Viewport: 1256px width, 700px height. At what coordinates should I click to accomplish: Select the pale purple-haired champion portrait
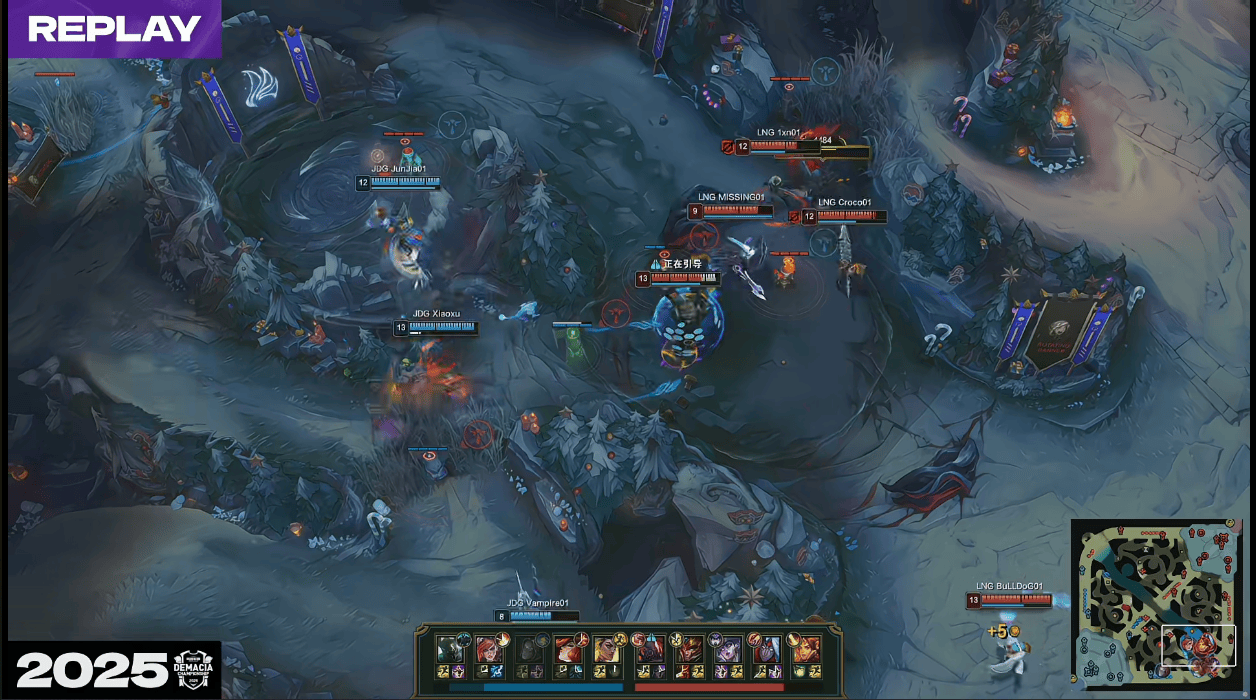click(x=727, y=648)
